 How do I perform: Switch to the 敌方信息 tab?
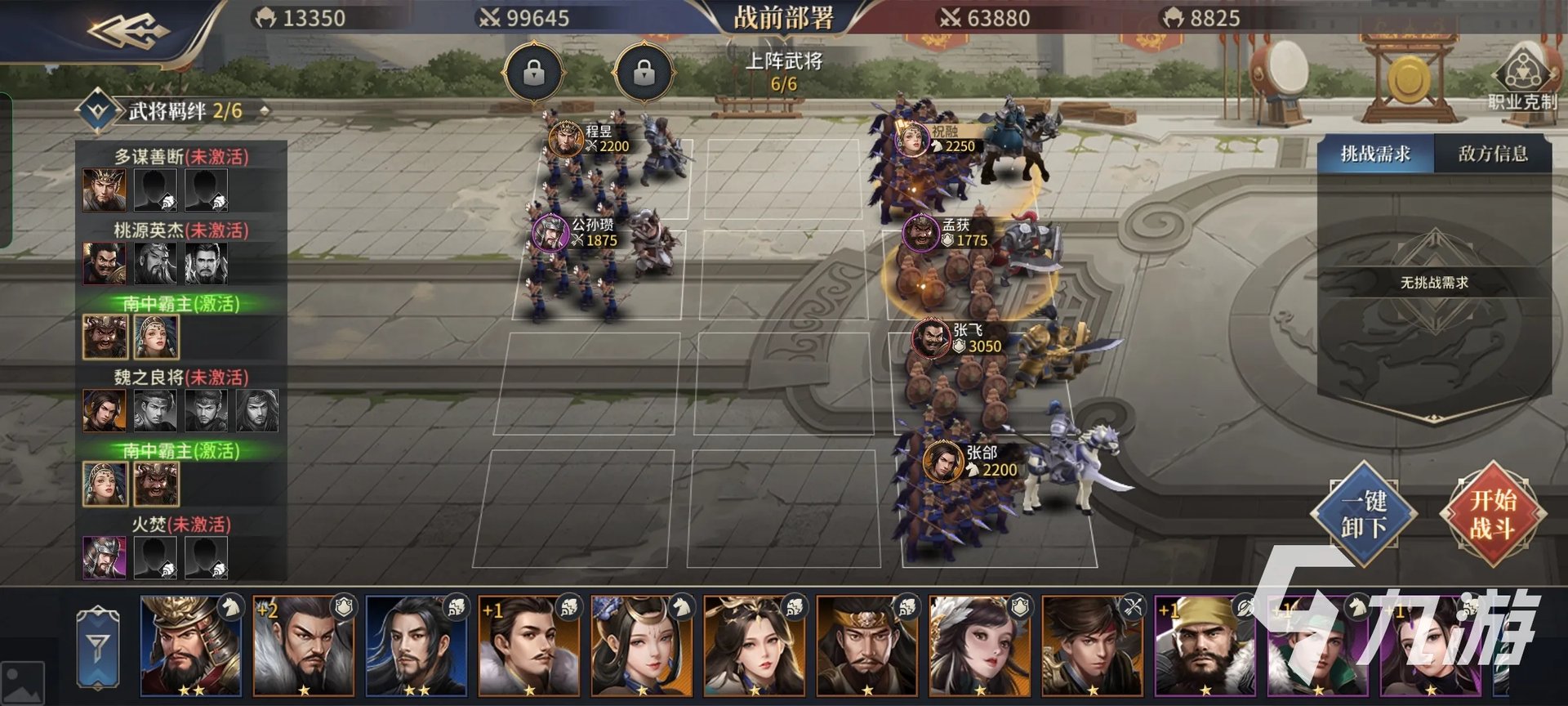coord(1492,154)
